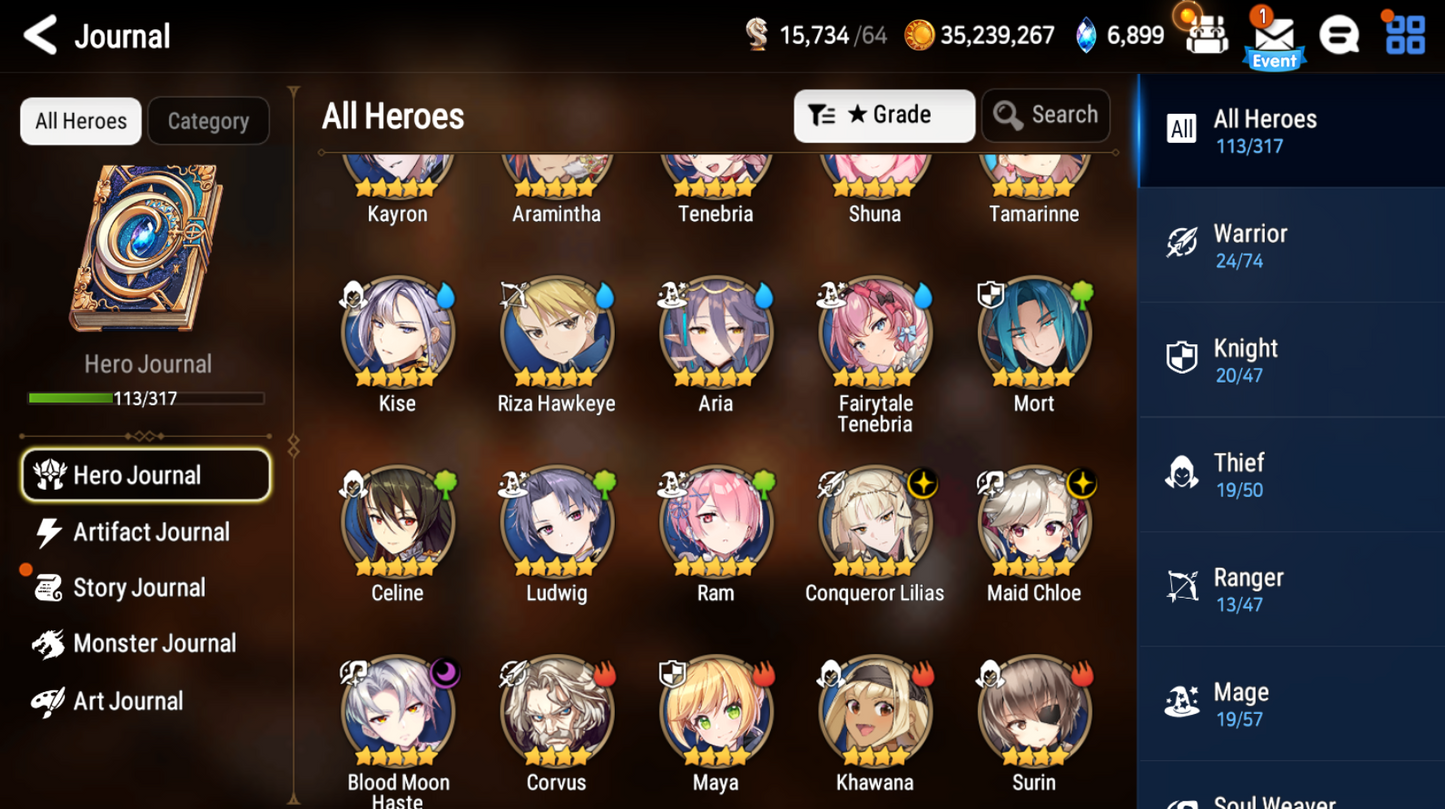The height and width of the screenshot is (809, 1445).
Task: Open the supply backpack icon
Action: [x=1207, y=34]
